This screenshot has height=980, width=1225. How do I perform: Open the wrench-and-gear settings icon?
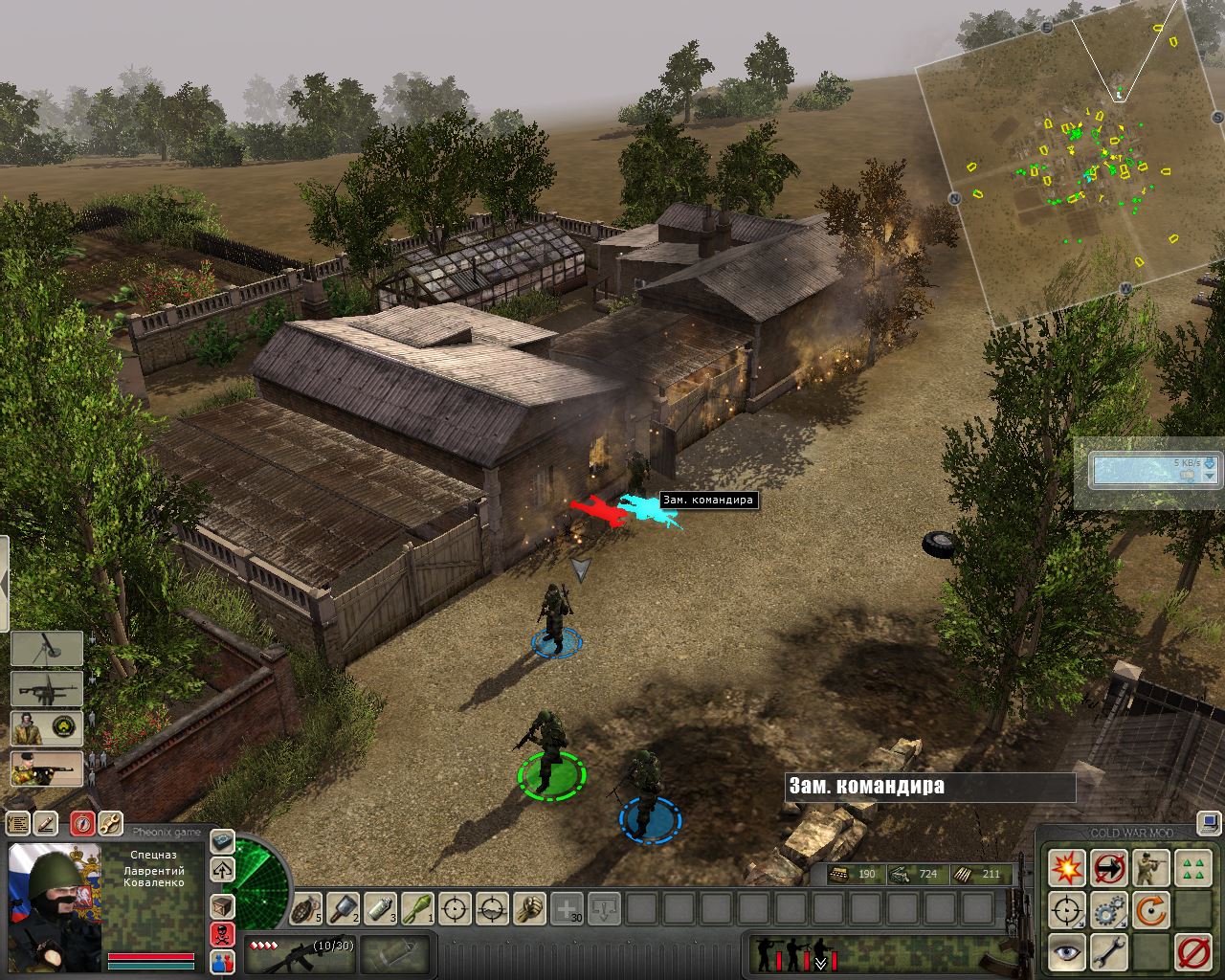coord(110,823)
